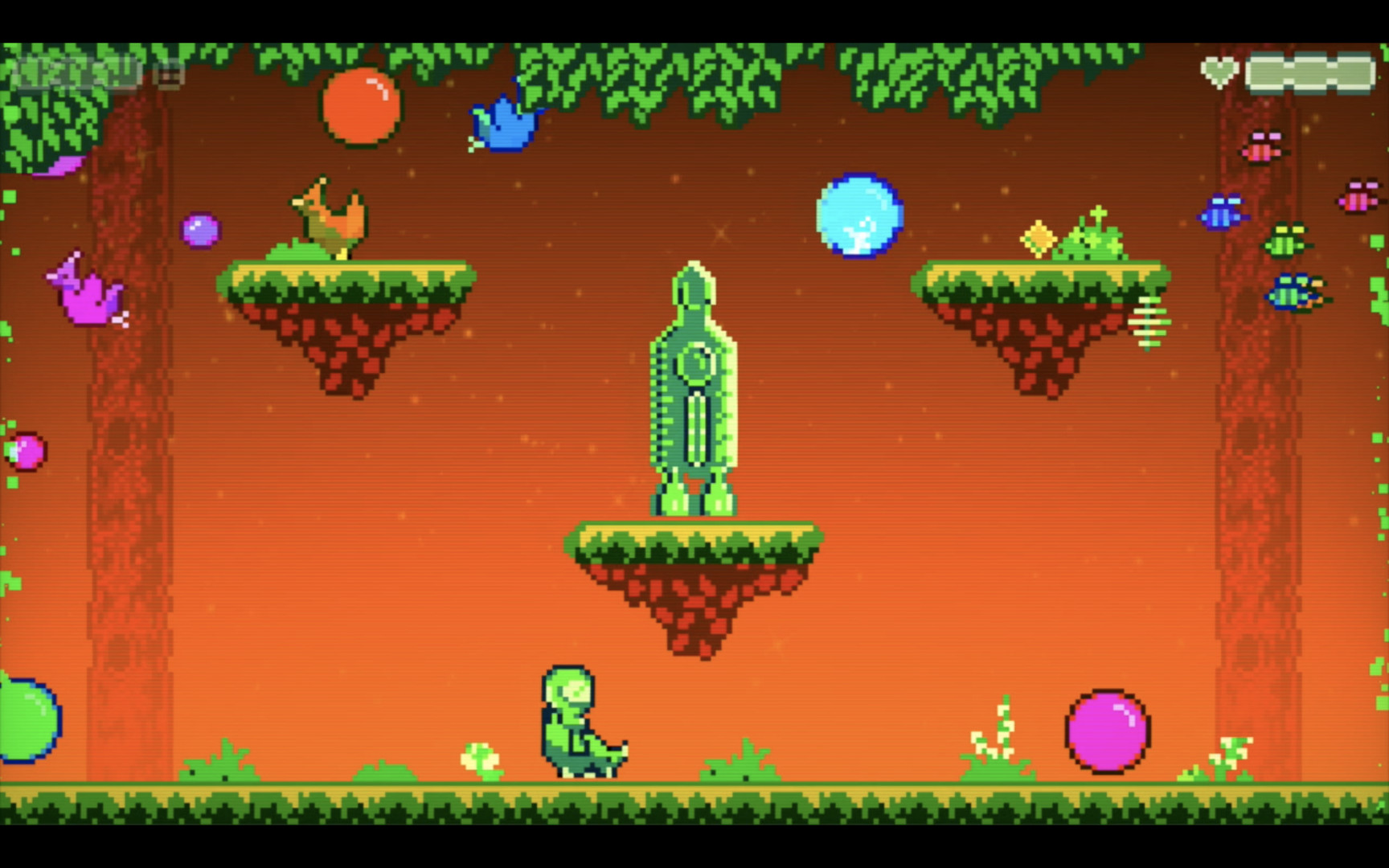Click the yellow diamond on the right platform
1389x868 pixels.
coord(1037,237)
